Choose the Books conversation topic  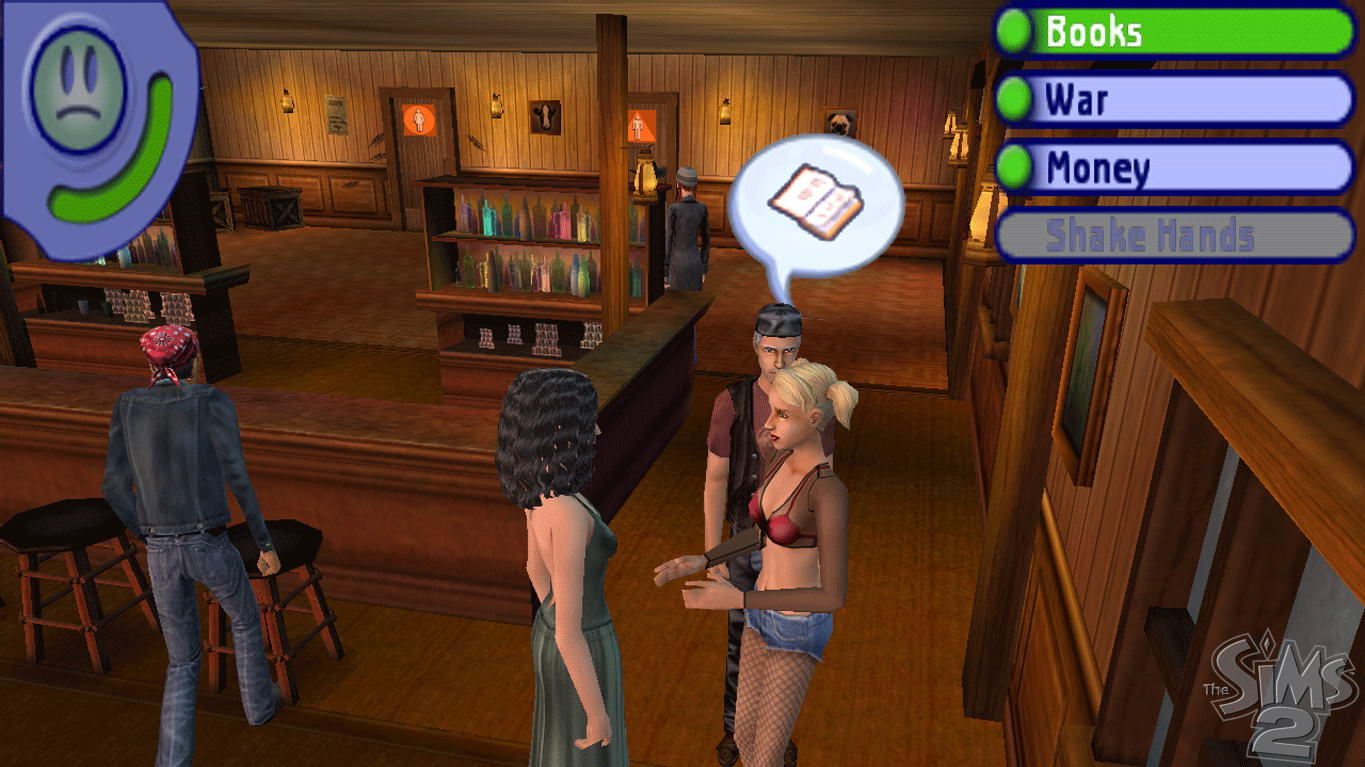point(1175,32)
